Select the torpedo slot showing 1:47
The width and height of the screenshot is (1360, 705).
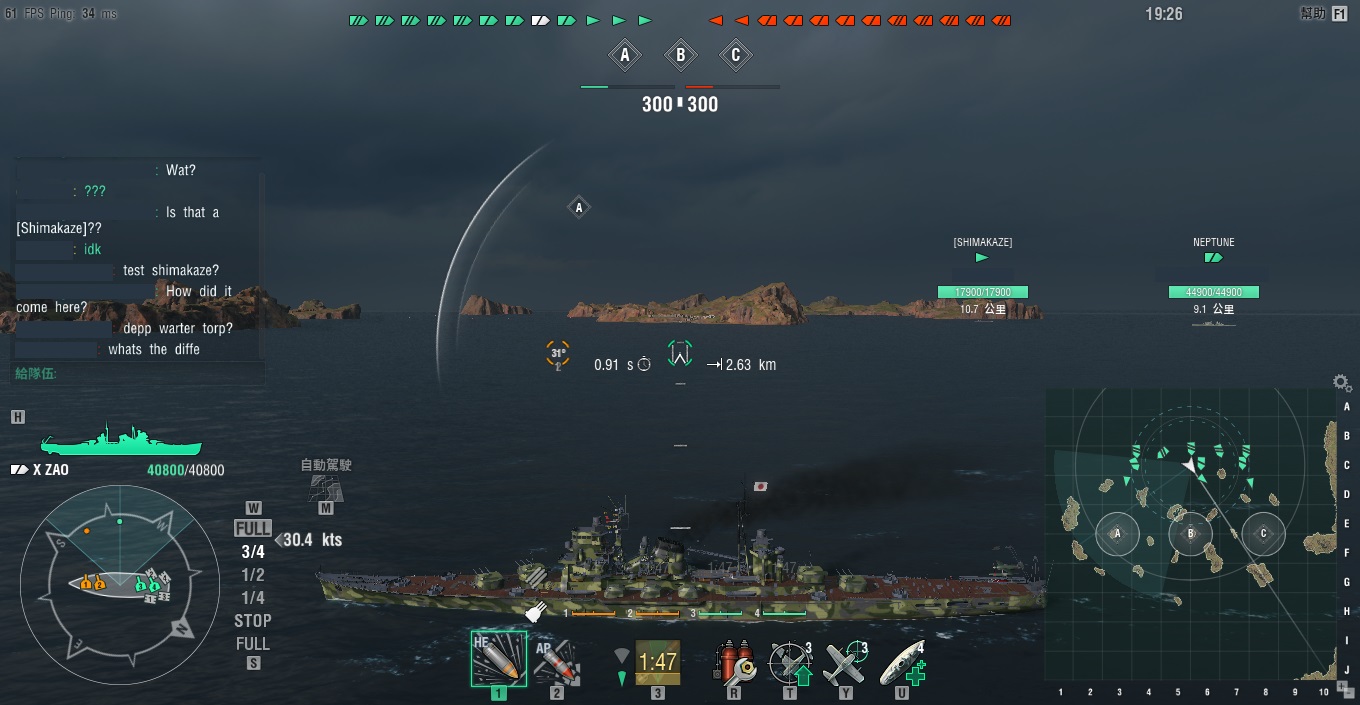click(x=657, y=661)
